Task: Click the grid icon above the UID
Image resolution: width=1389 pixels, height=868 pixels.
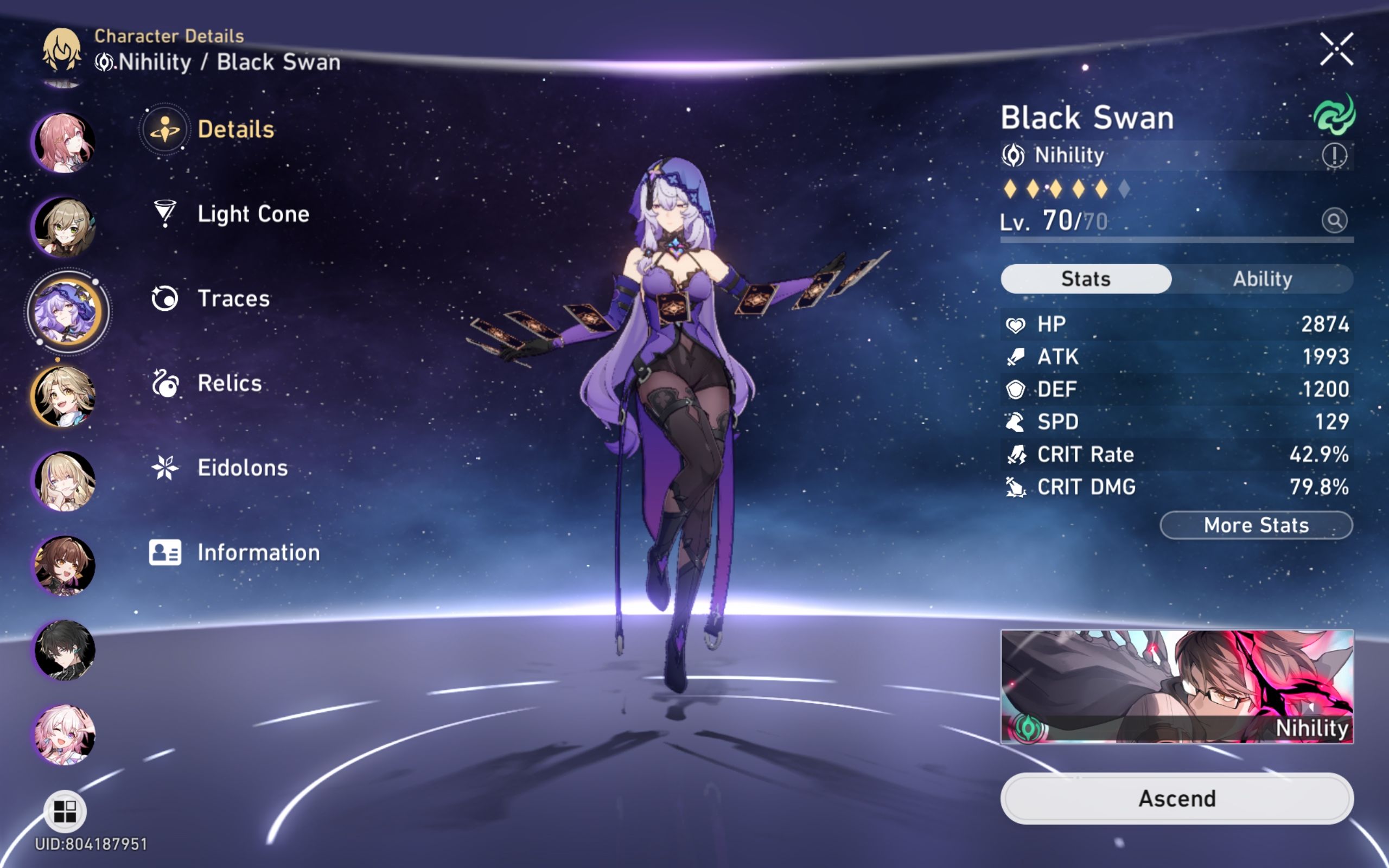Action: point(65,811)
